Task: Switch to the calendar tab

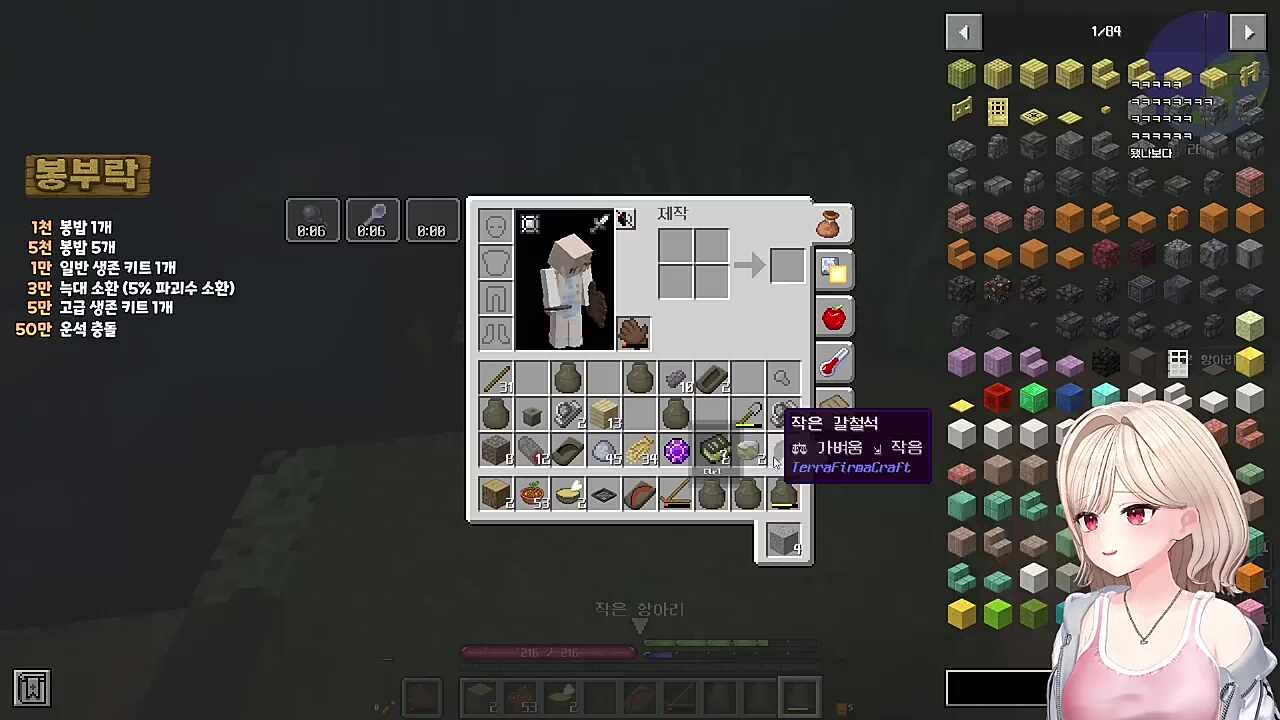Action: pyautogui.click(x=833, y=270)
